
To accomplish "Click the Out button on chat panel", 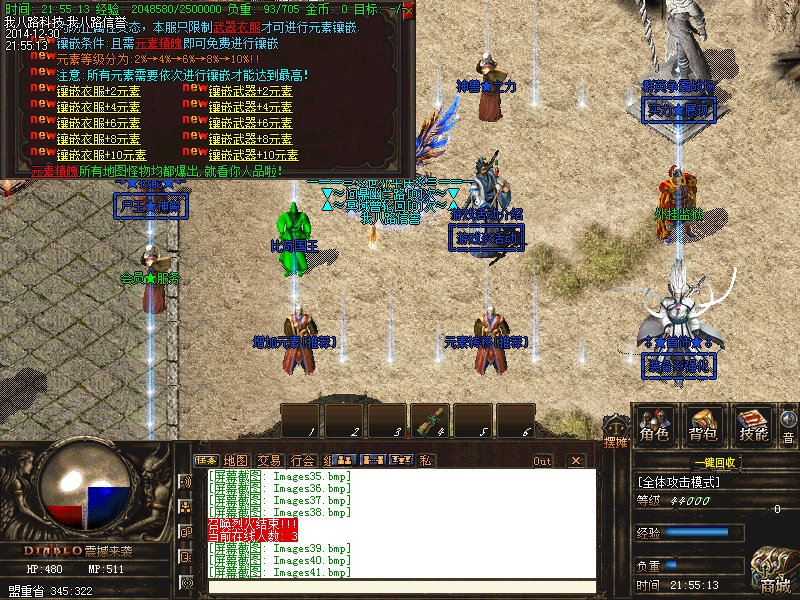I will [x=542, y=461].
